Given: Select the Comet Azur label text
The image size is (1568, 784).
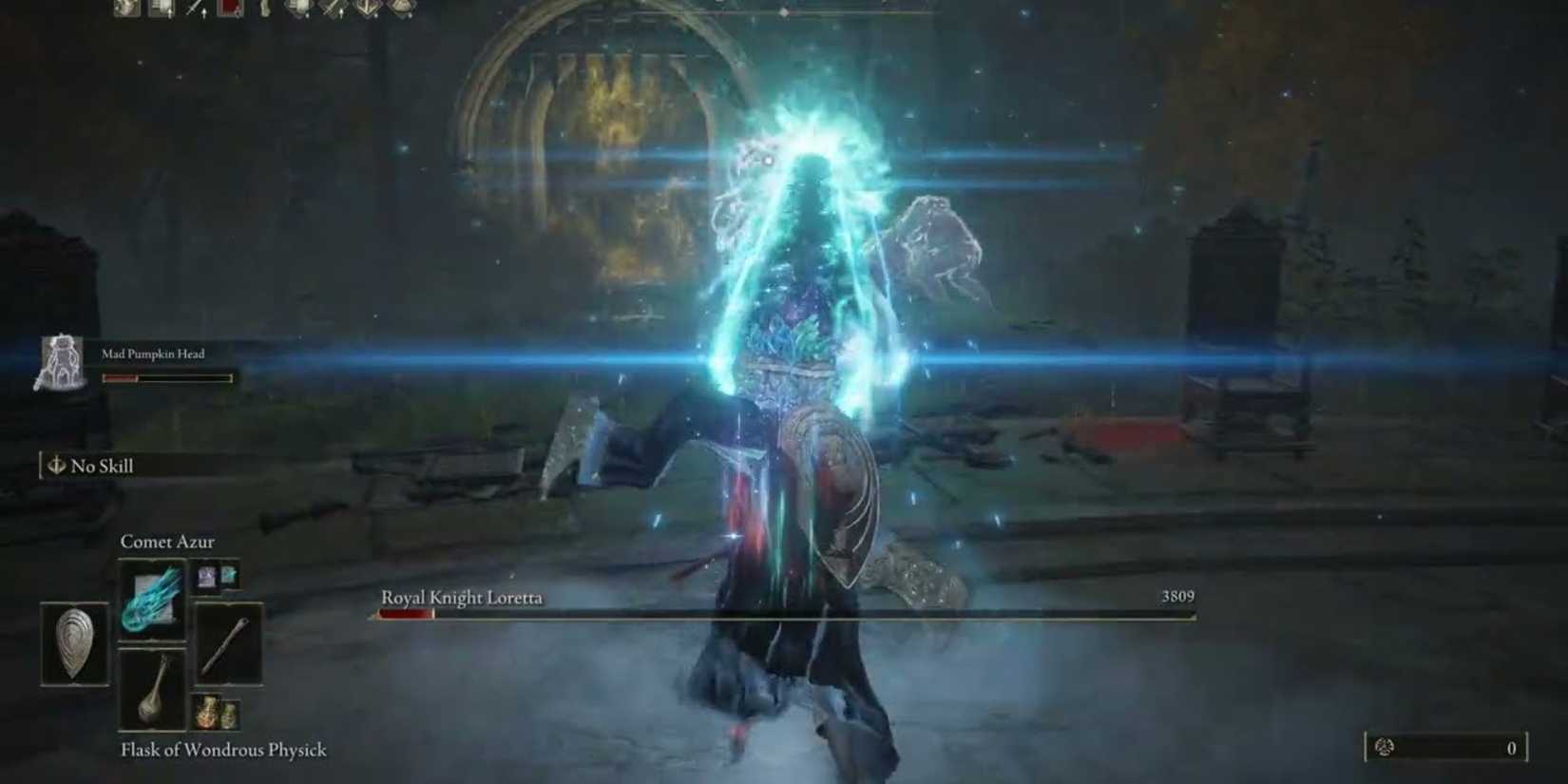Looking at the screenshot, I should click(167, 541).
